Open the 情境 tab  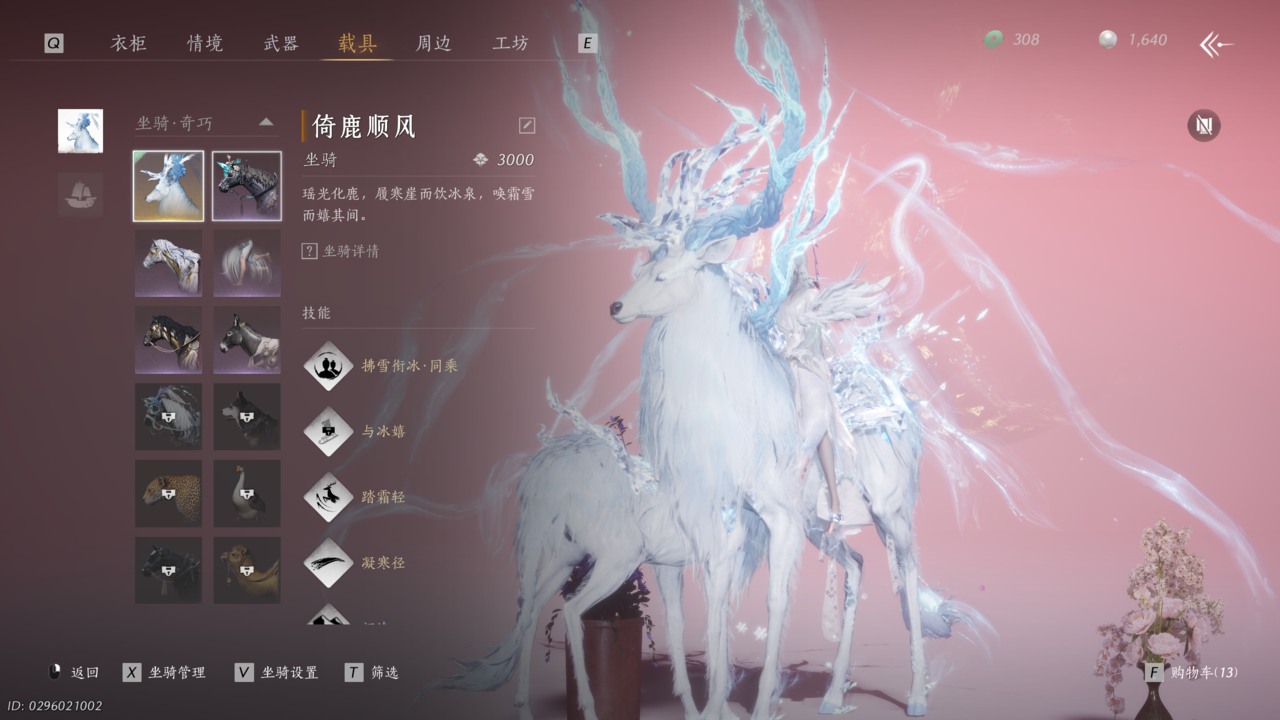tap(205, 43)
